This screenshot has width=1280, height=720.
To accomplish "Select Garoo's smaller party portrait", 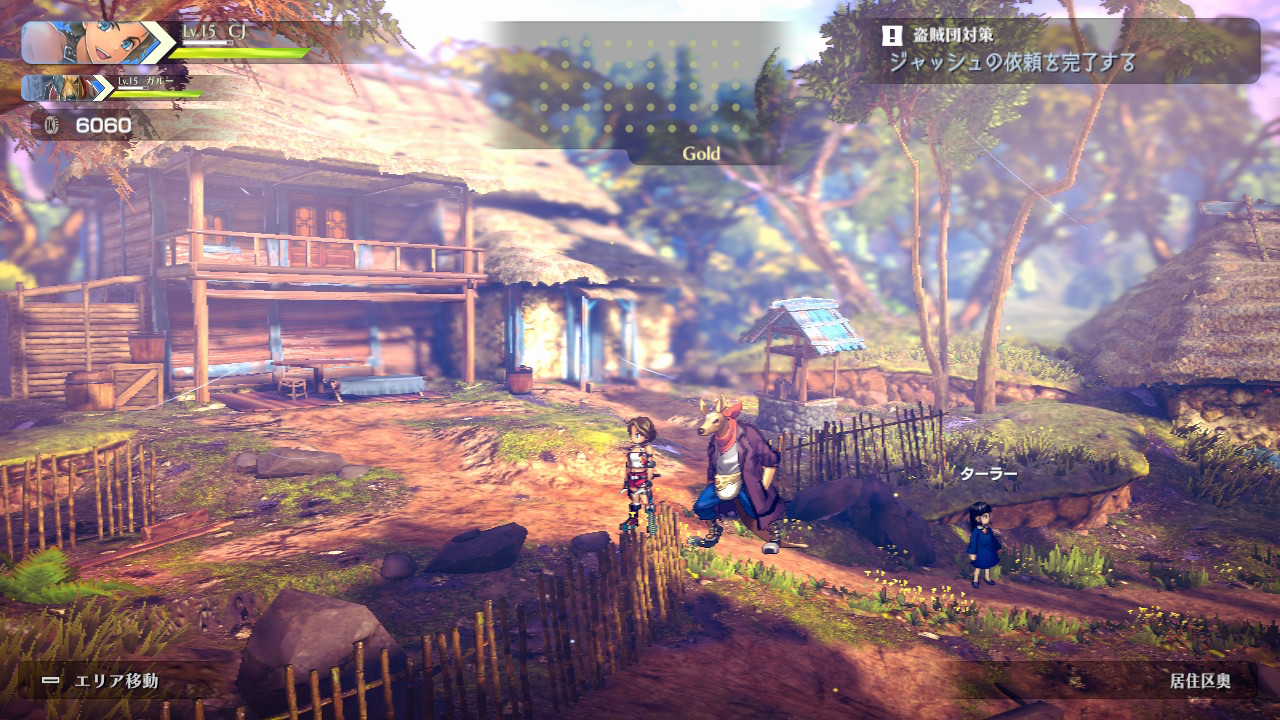I will (63, 88).
